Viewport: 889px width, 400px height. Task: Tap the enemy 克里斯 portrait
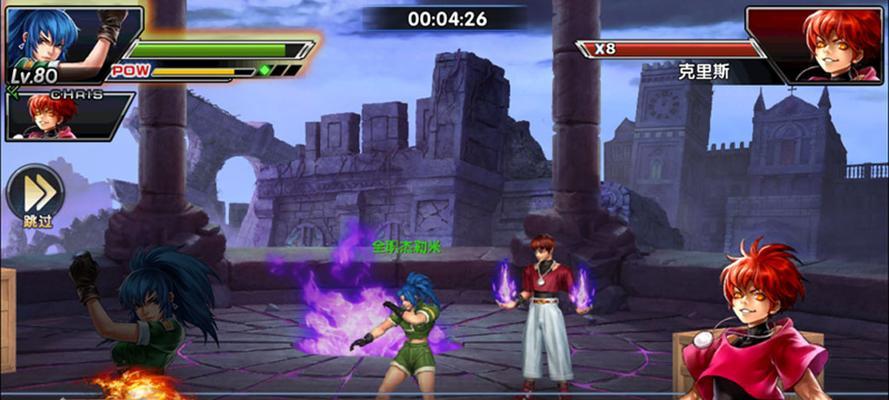tap(826, 45)
